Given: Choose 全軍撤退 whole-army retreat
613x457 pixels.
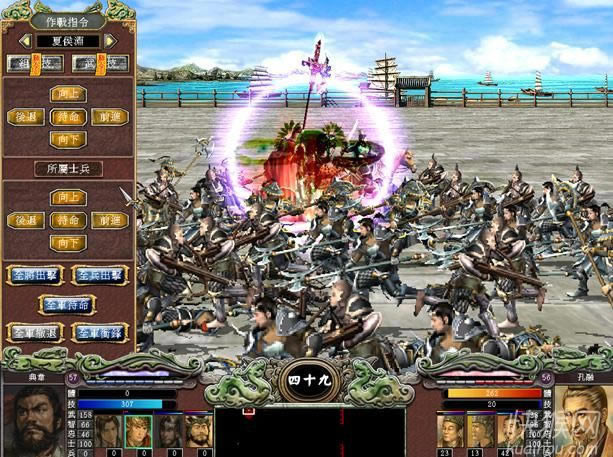Looking at the screenshot, I should coord(32,332).
